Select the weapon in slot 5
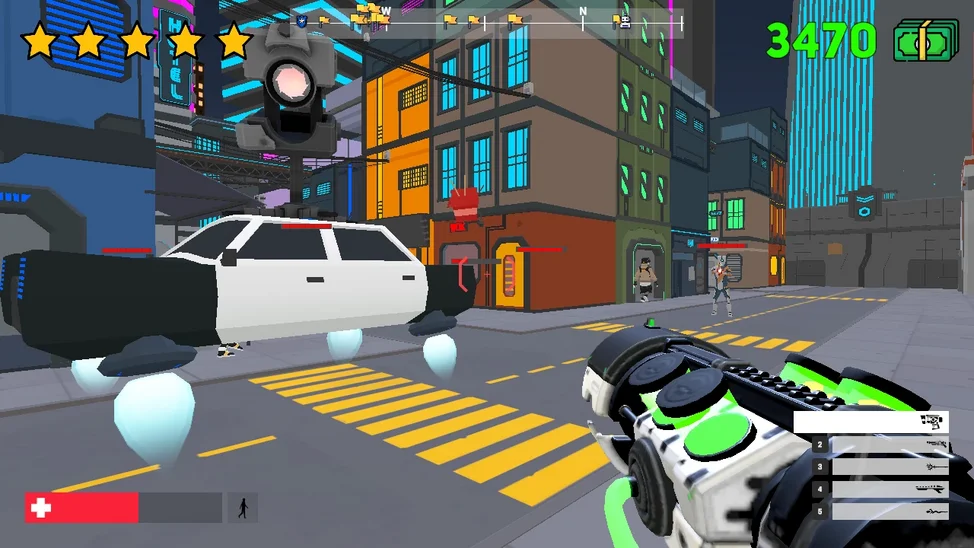Image resolution: width=974 pixels, height=548 pixels. coord(880,511)
